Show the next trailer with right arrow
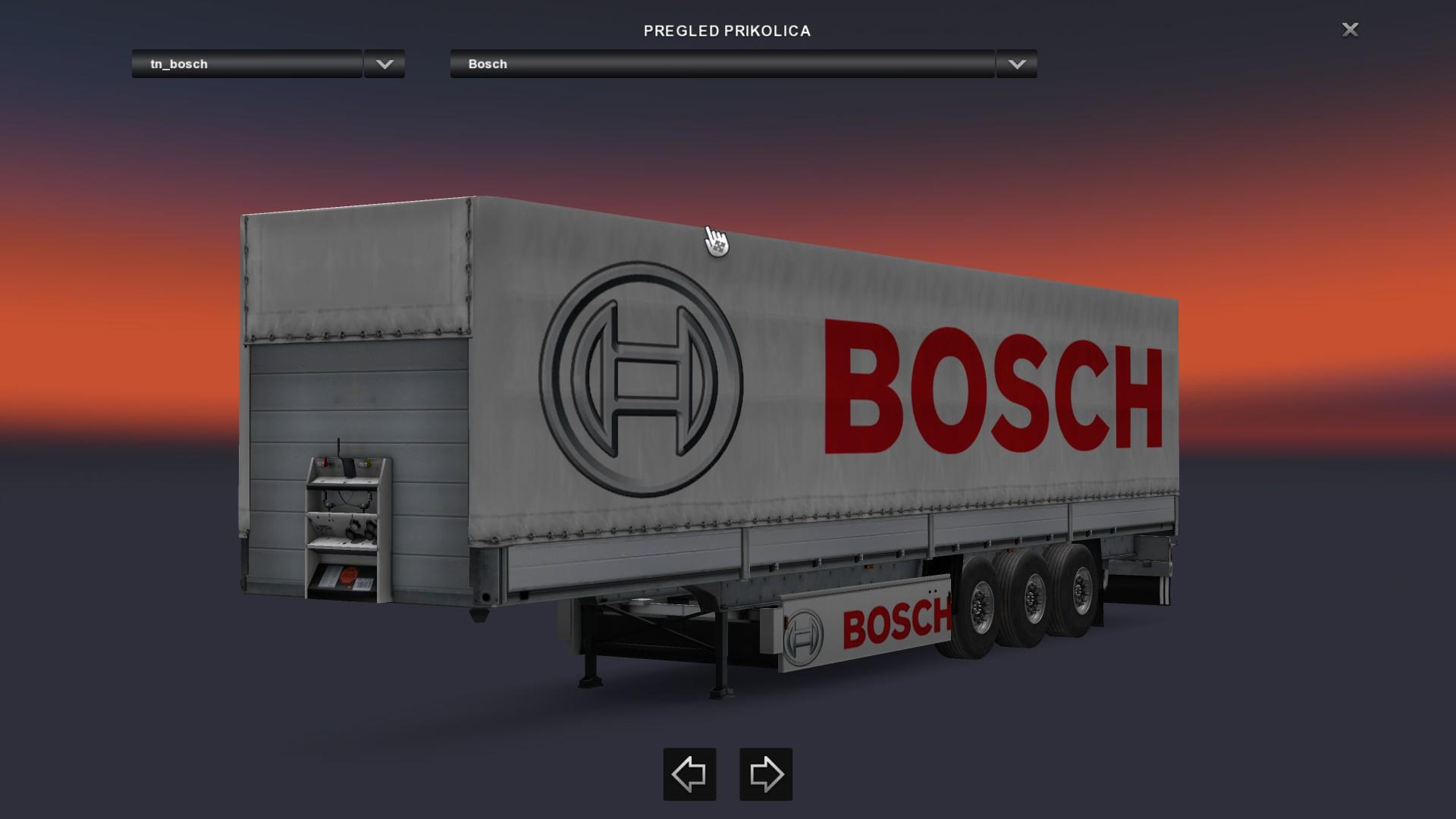Viewport: 1456px width, 819px height. (x=766, y=774)
